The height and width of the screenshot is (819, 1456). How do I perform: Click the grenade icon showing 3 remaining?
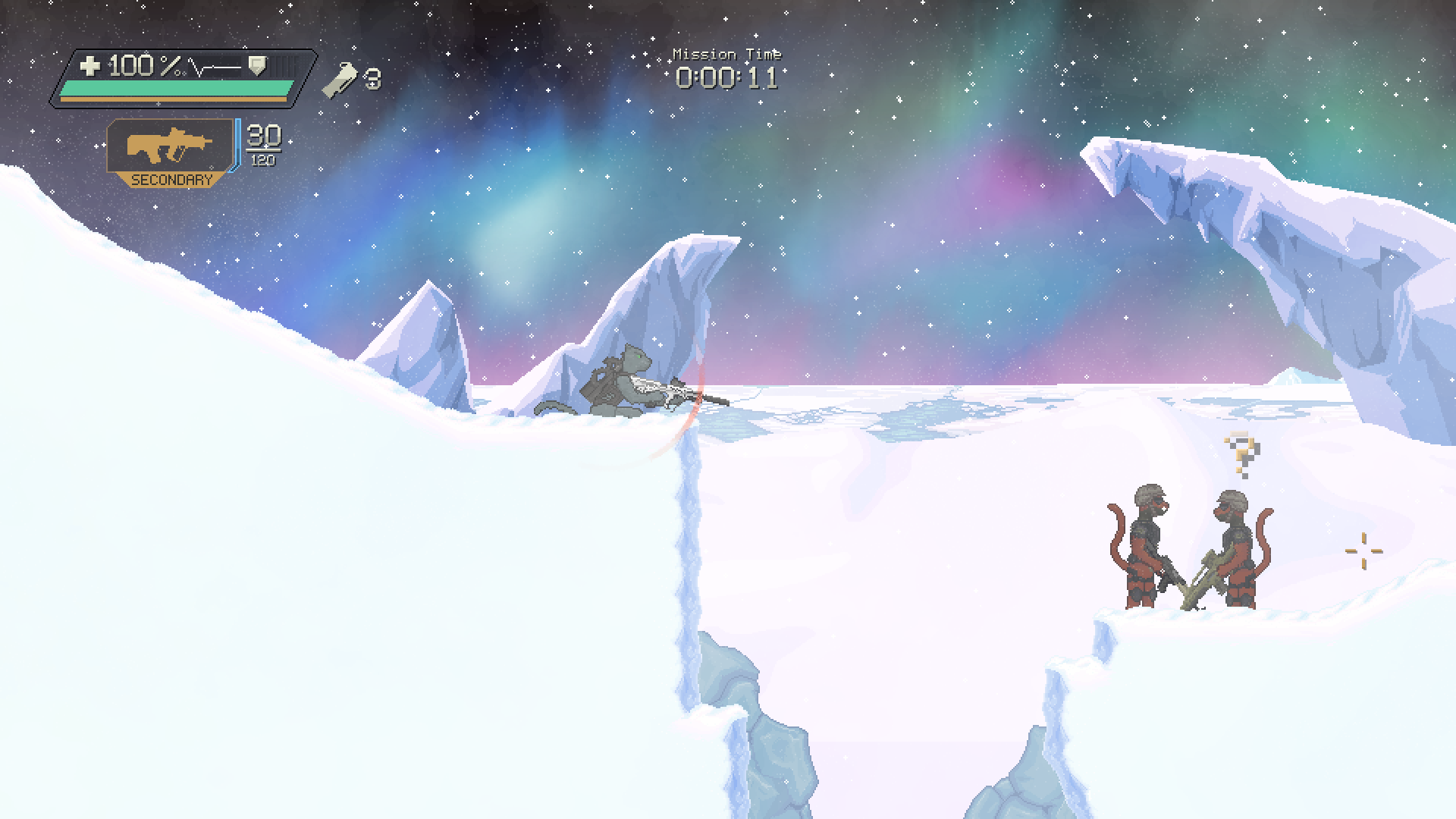point(342,78)
